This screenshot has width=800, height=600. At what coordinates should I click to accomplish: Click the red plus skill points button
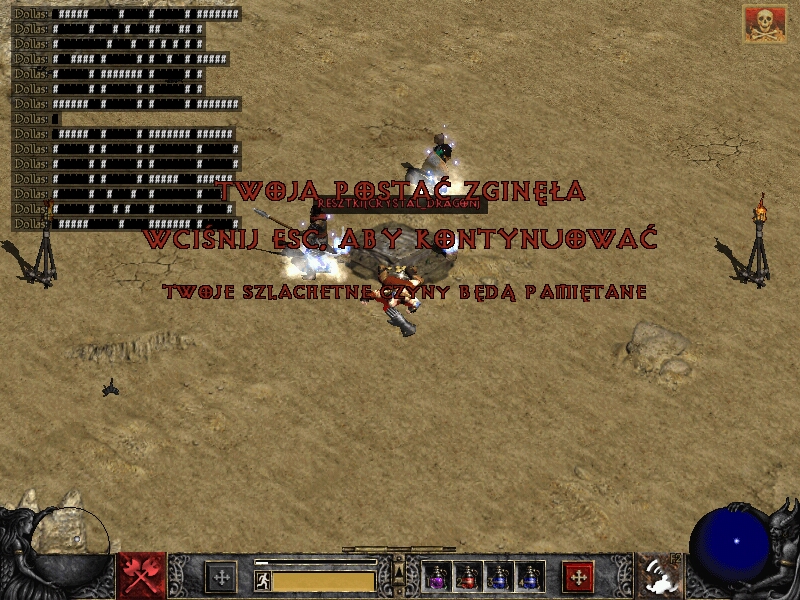point(579,577)
